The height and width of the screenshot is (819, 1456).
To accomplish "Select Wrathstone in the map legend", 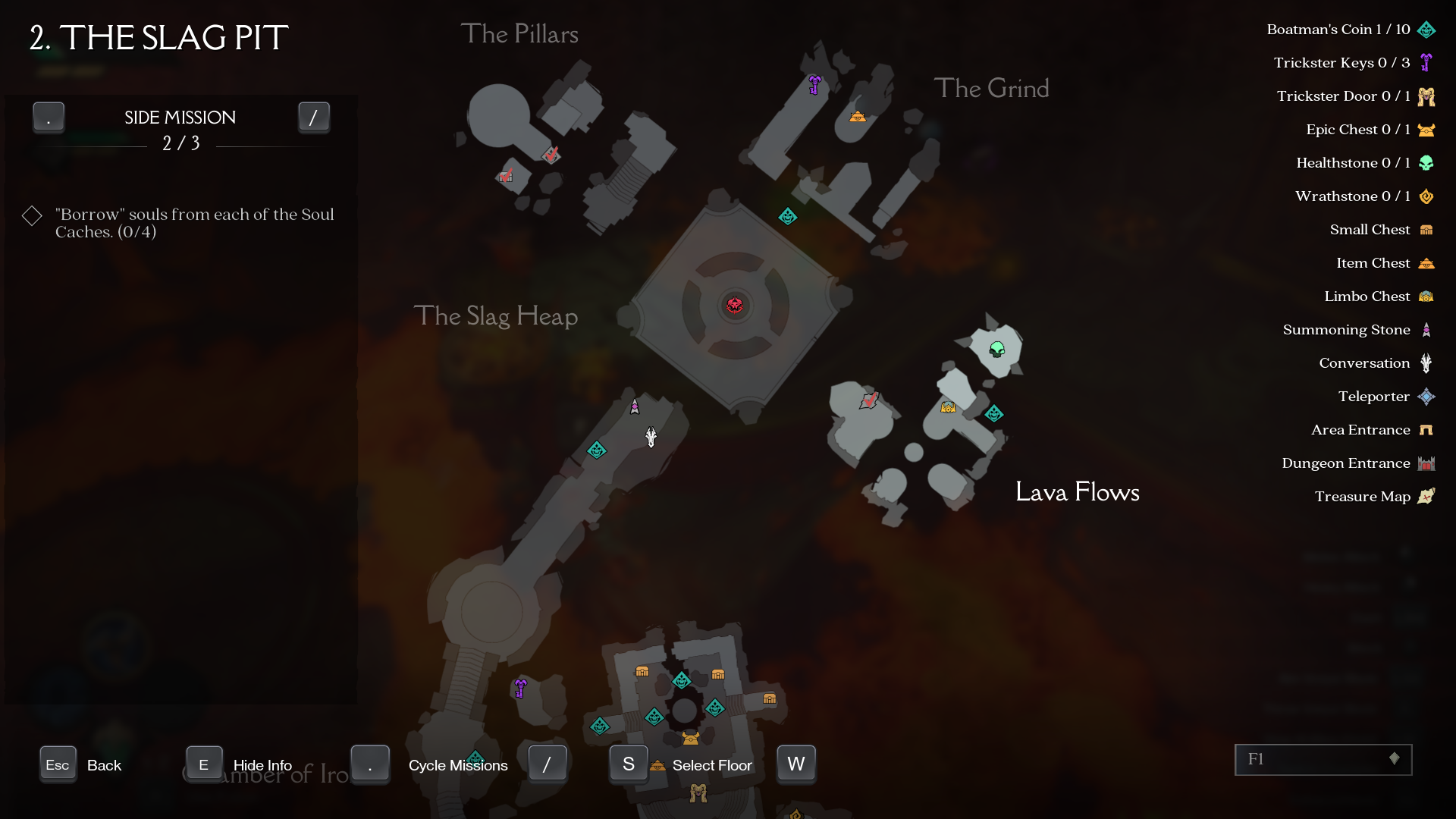I will coord(1364,196).
